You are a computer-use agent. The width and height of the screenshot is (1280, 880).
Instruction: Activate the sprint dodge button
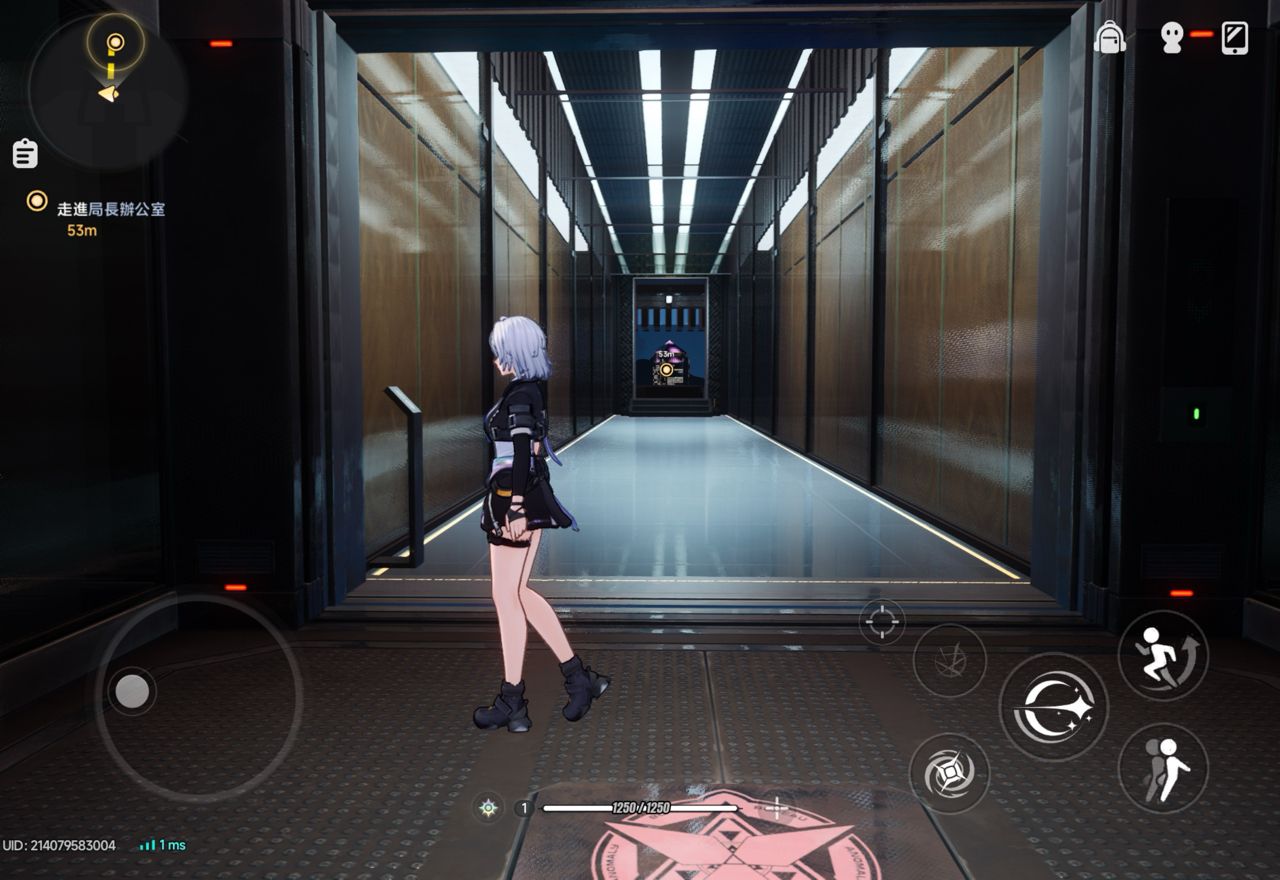1162,655
